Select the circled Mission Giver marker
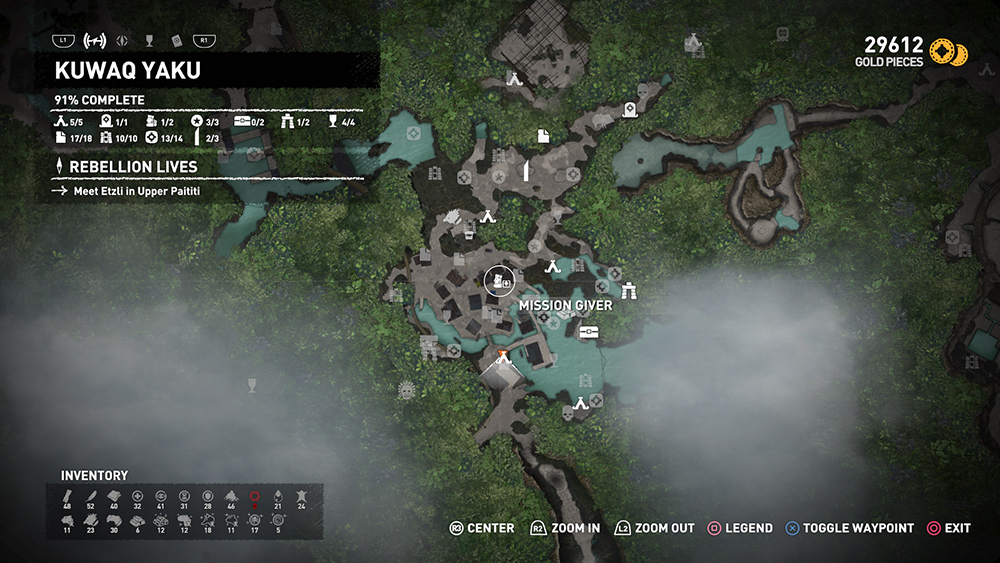This screenshot has width=1000, height=563. 498,281
